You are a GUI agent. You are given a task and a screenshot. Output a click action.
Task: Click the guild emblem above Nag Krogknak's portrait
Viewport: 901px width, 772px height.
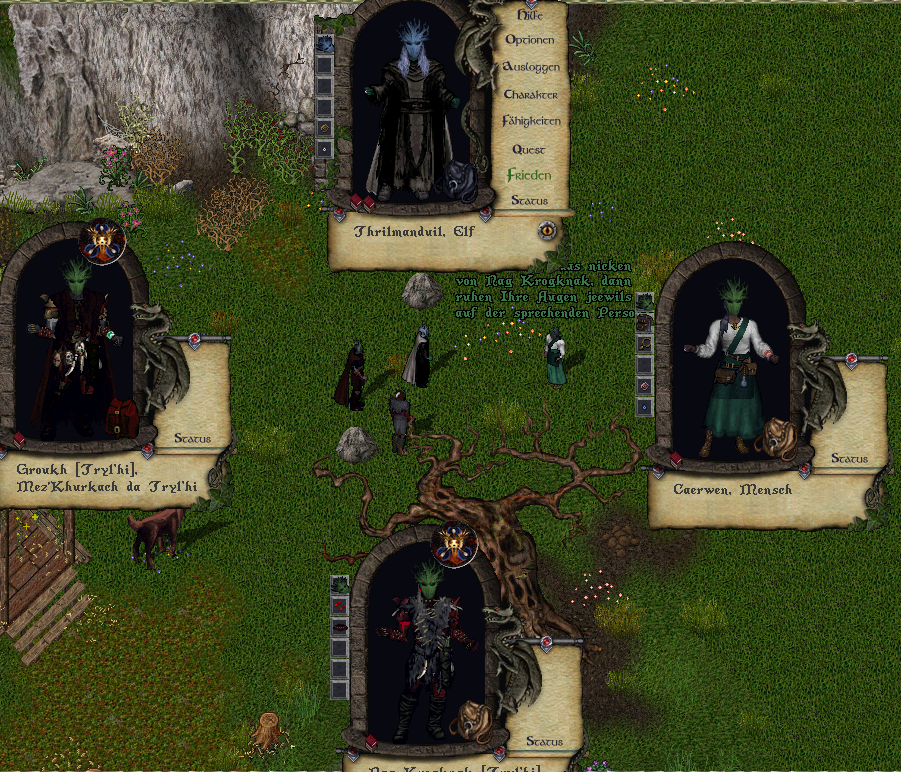coord(456,544)
